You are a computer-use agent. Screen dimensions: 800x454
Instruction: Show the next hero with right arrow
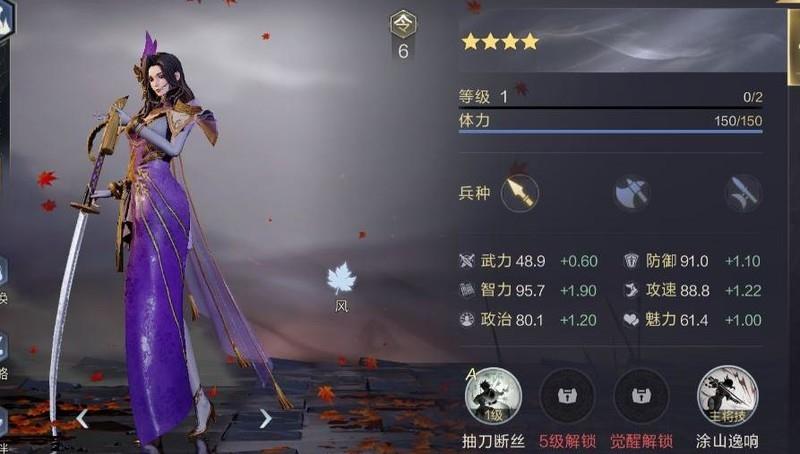pos(265,419)
